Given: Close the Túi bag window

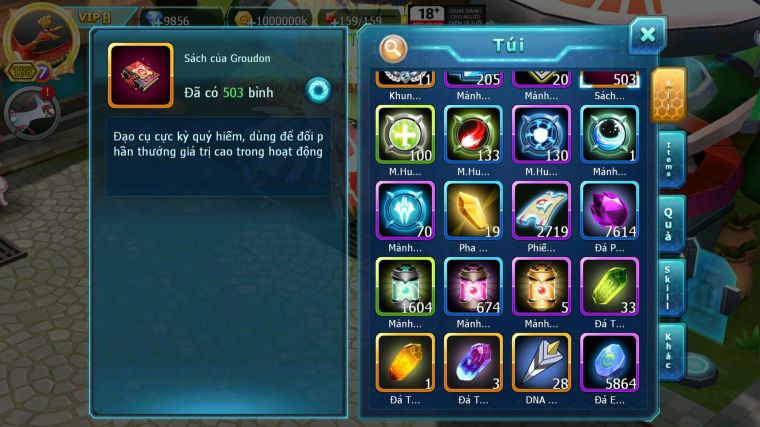Looking at the screenshot, I should coord(647,35).
